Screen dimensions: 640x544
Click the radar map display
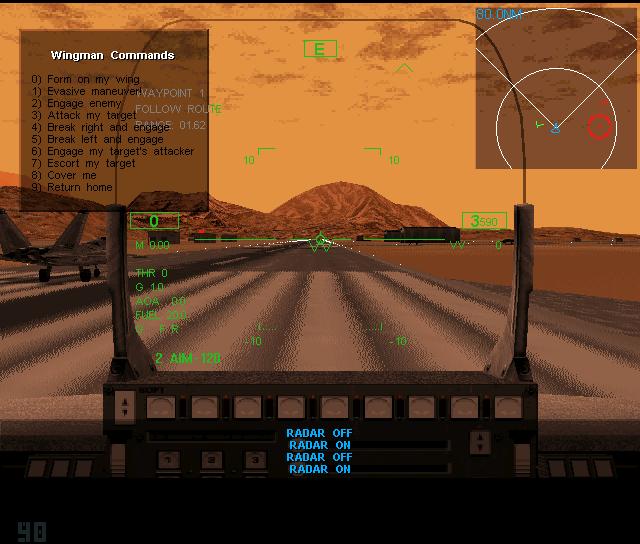point(554,85)
